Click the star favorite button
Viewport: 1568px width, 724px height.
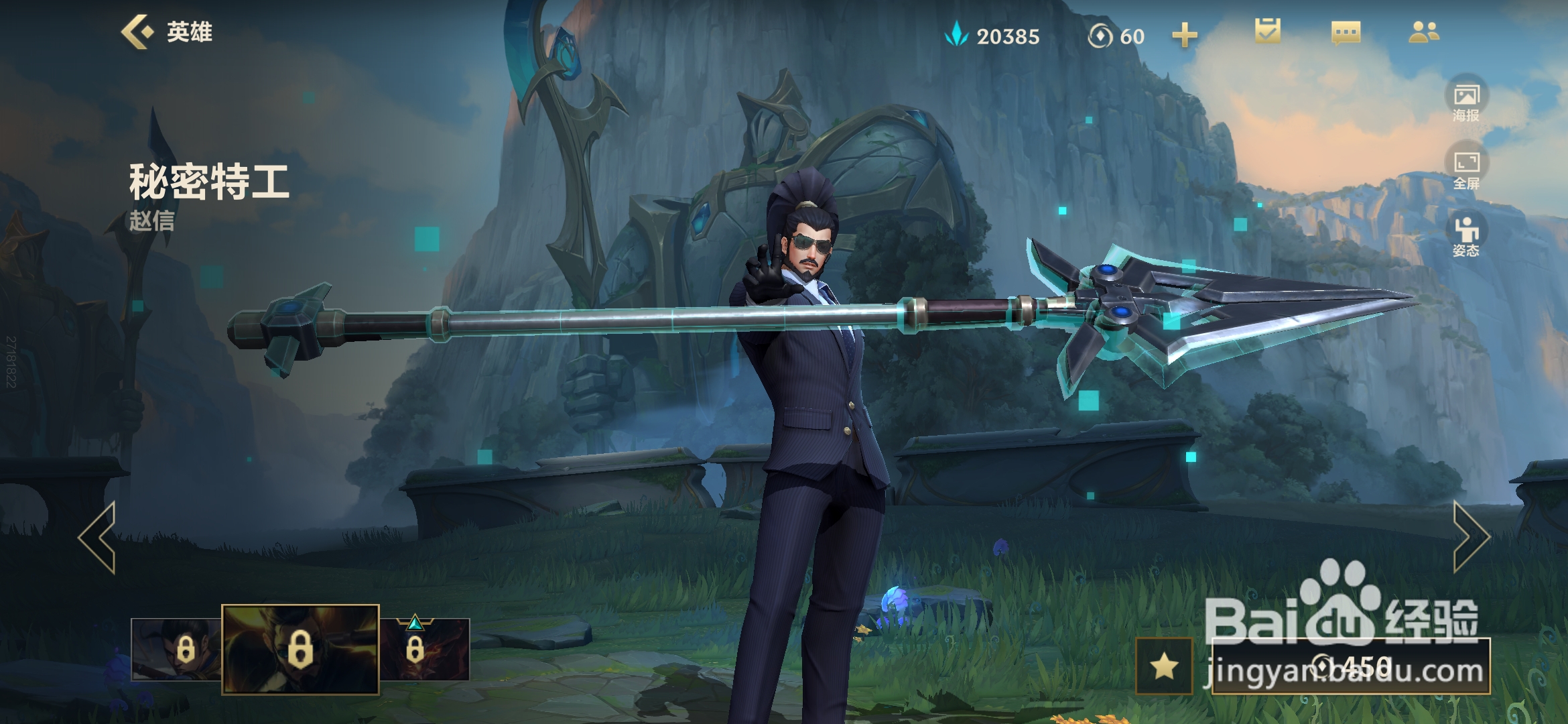pyautogui.click(x=1164, y=666)
